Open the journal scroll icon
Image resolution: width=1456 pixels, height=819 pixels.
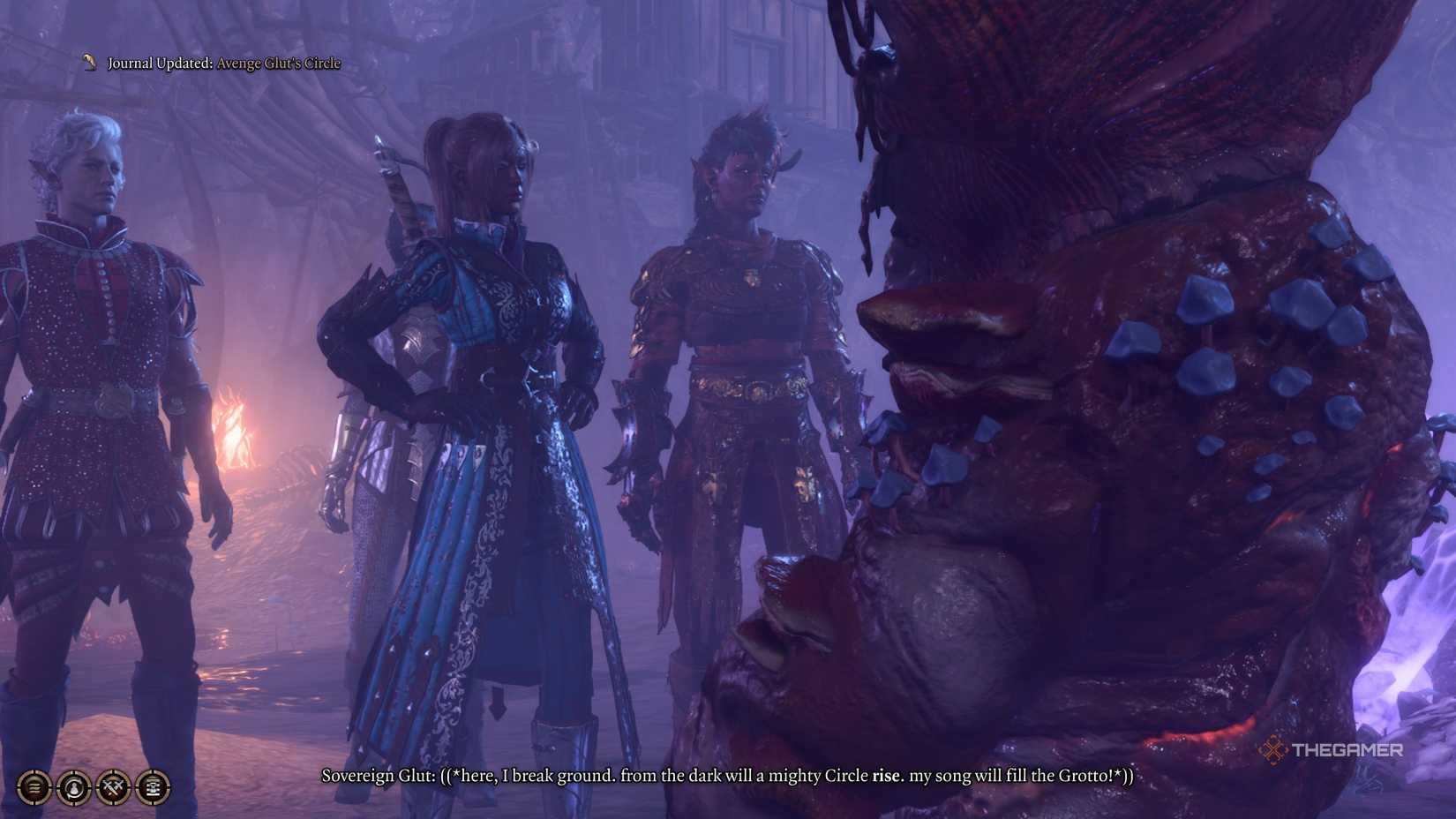point(152,787)
